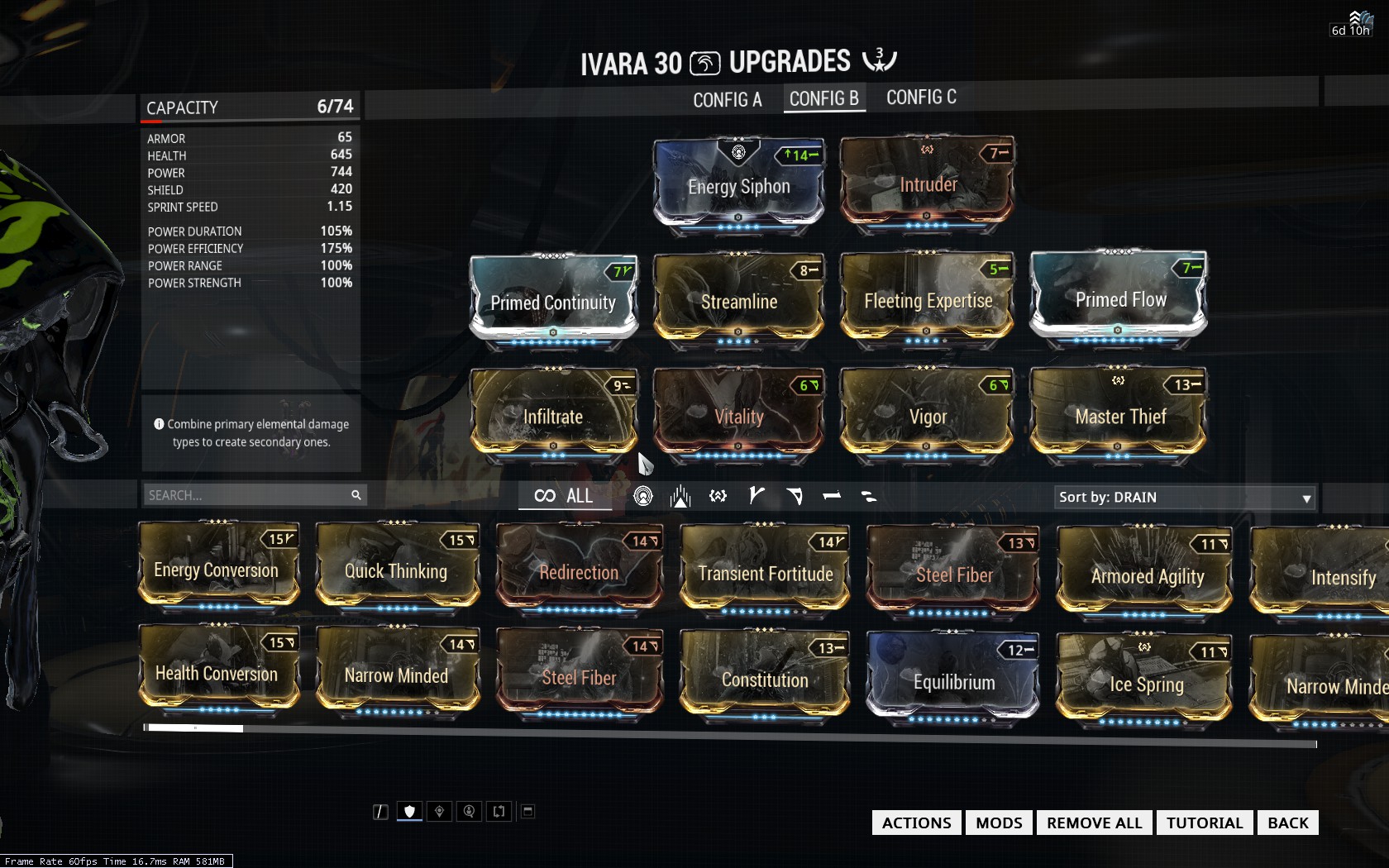The height and width of the screenshot is (868, 1389).
Task: Remove all equipped mods
Action: coord(1094,823)
